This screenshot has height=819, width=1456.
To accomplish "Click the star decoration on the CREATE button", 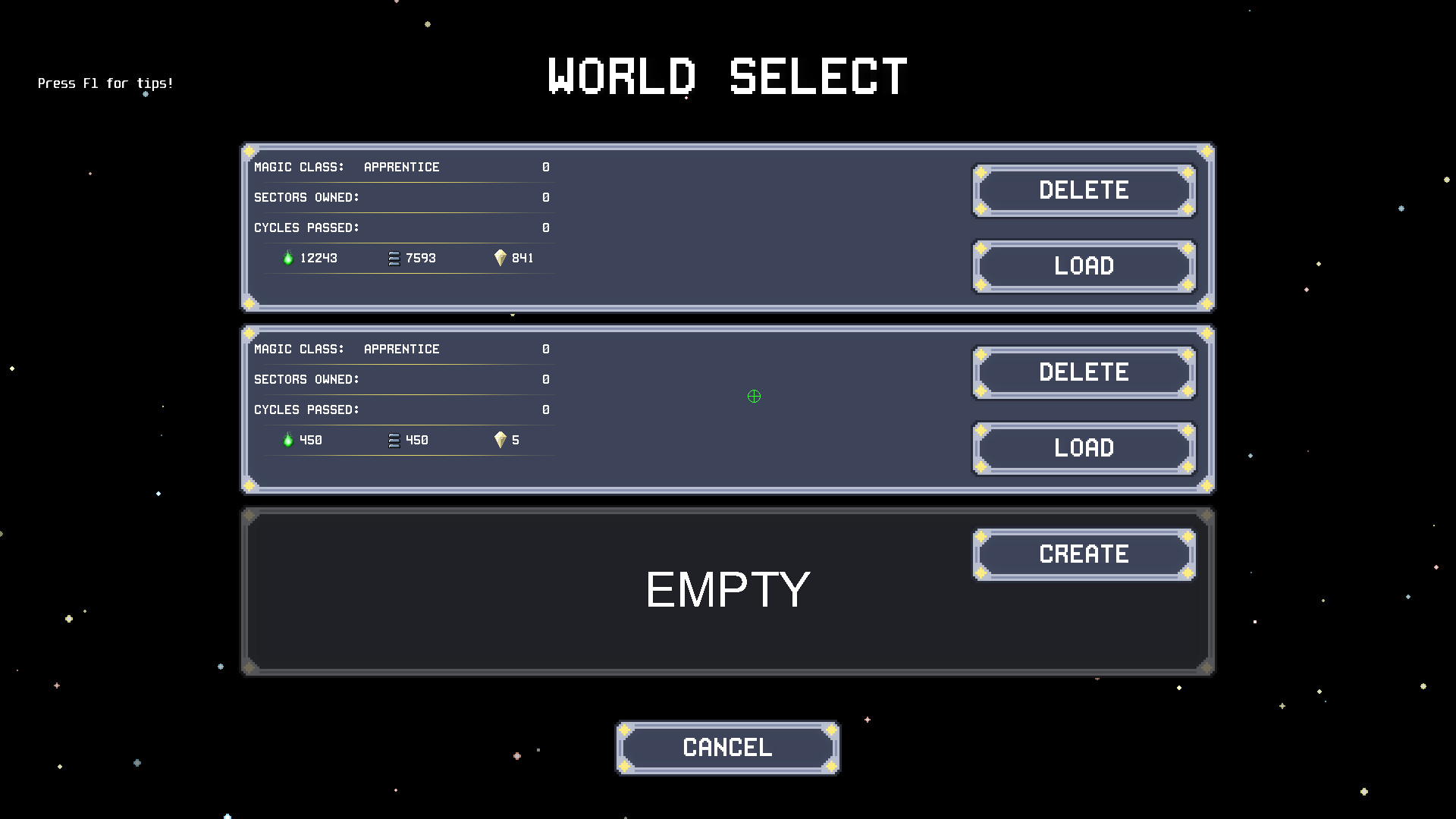I will 982,537.
